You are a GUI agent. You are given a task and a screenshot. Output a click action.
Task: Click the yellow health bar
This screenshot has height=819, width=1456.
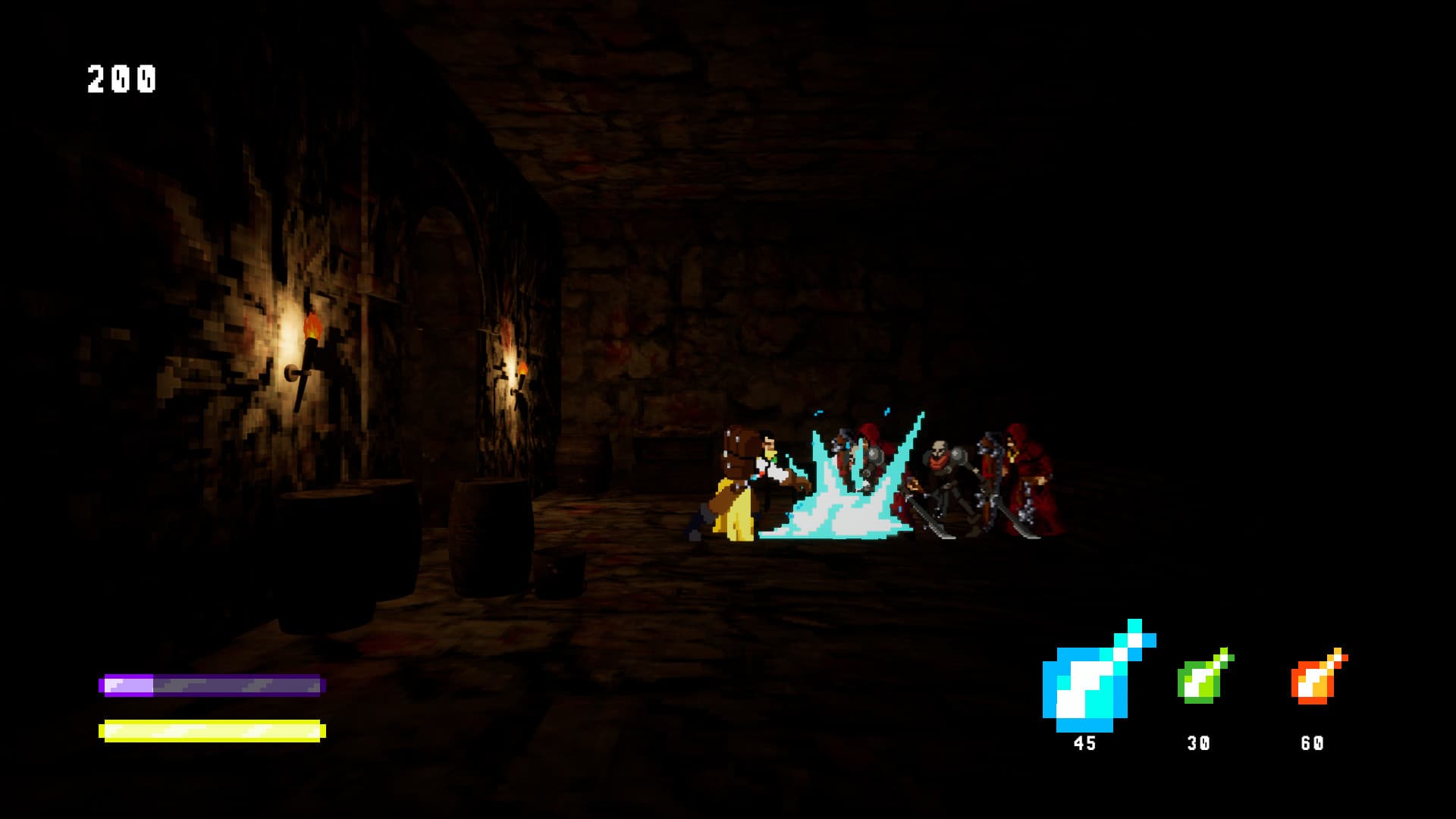(212, 730)
